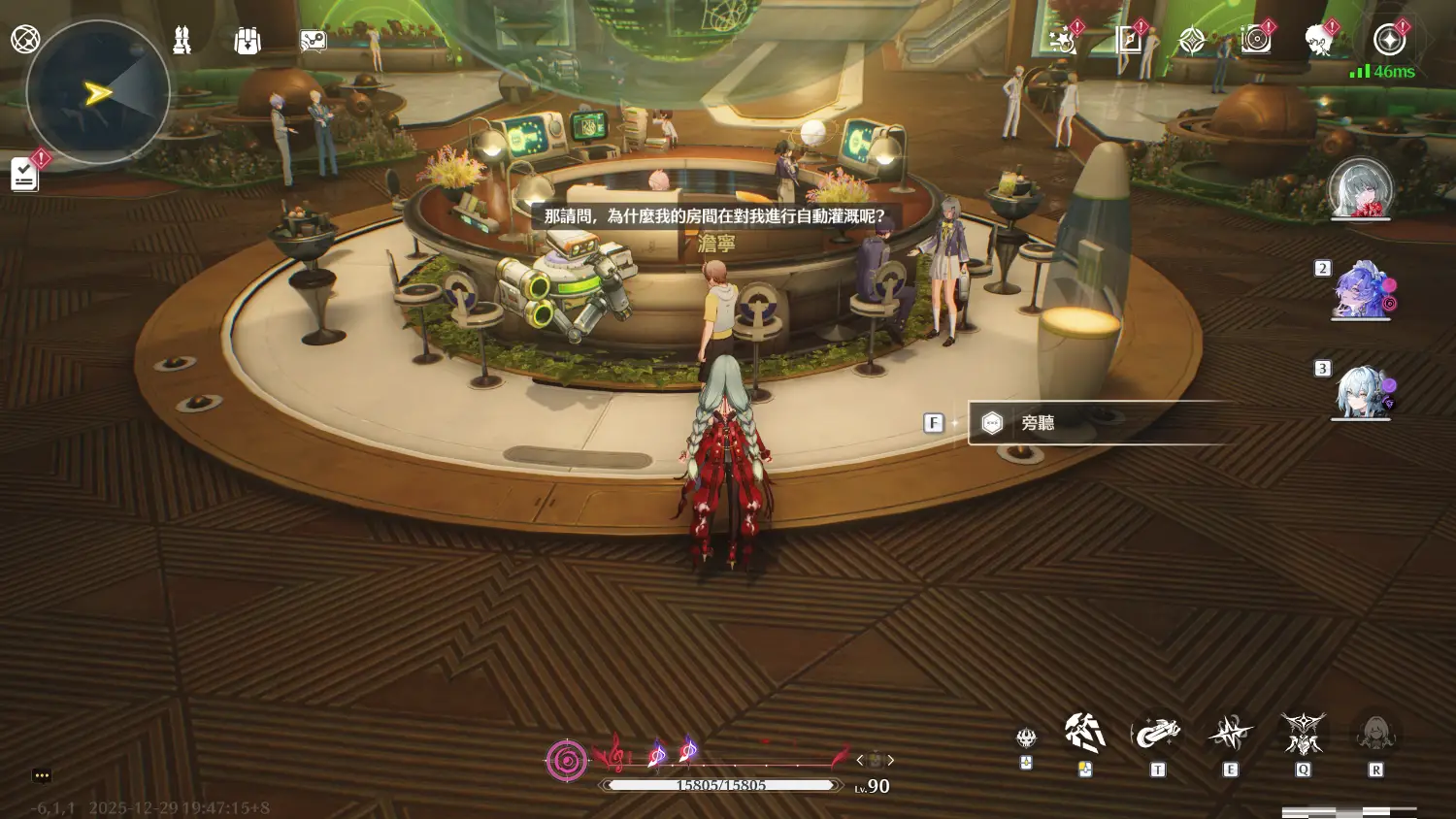Activate the basic attack claw icon
The width and height of the screenshot is (1456, 819).
(x=1084, y=734)
